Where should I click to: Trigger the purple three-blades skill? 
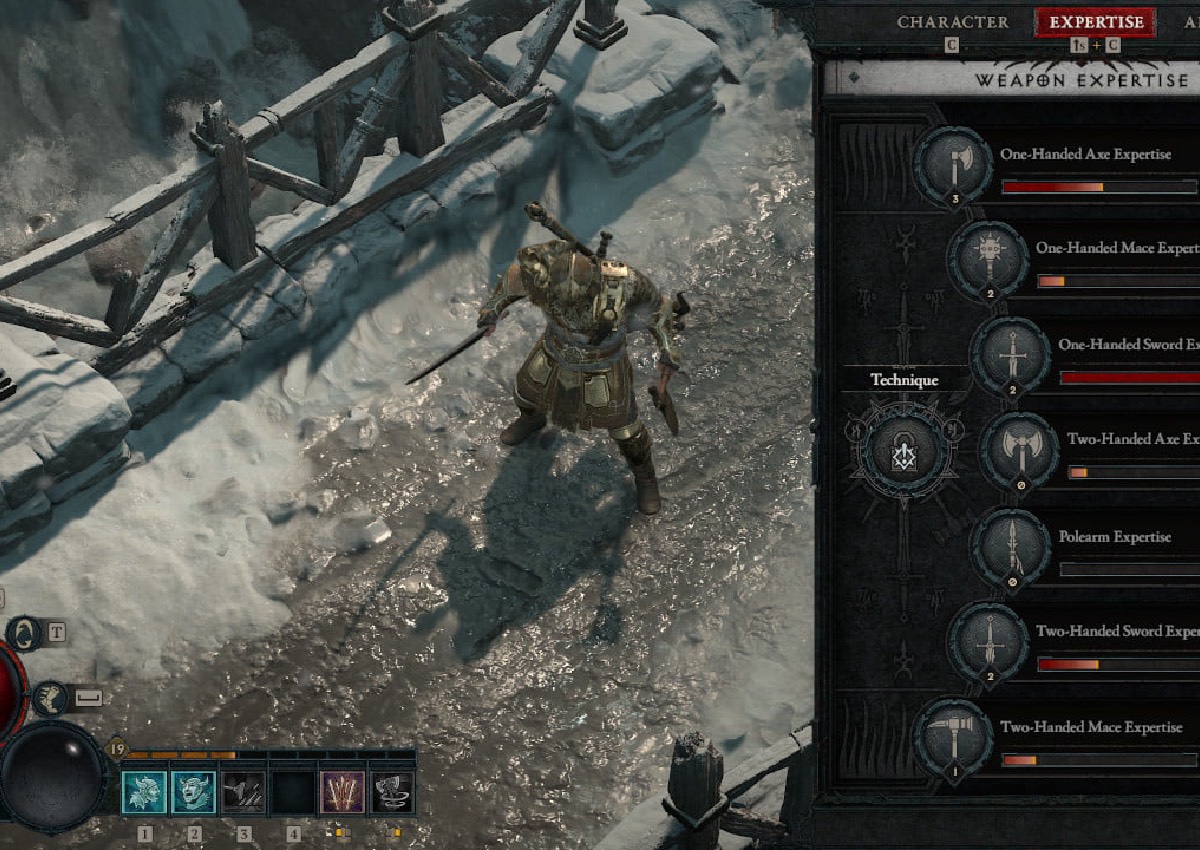pyautogui.click(x=342, y=792)
